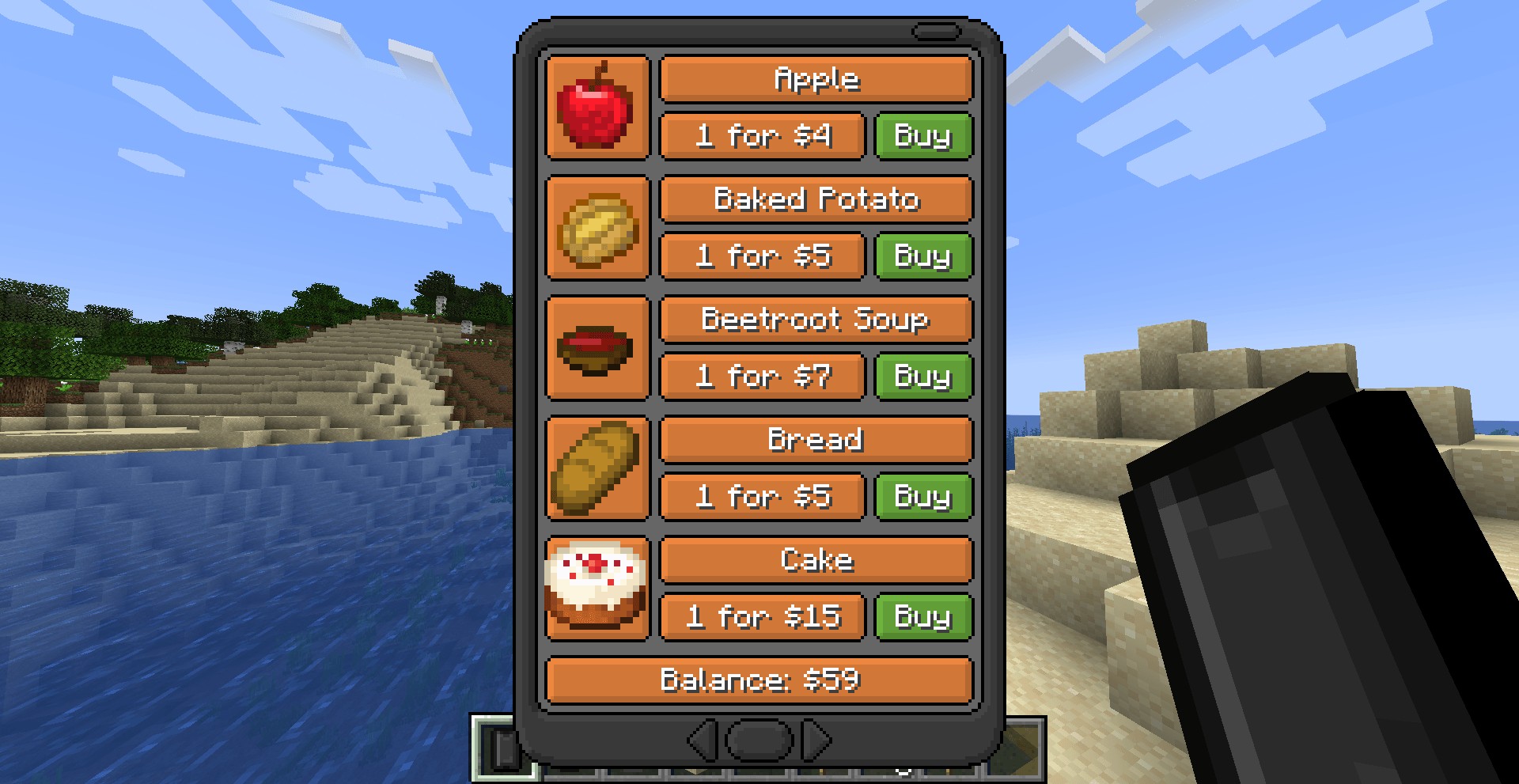
Task: Choose the beetroot soup bowl icon
Action: tap(597, 348)
